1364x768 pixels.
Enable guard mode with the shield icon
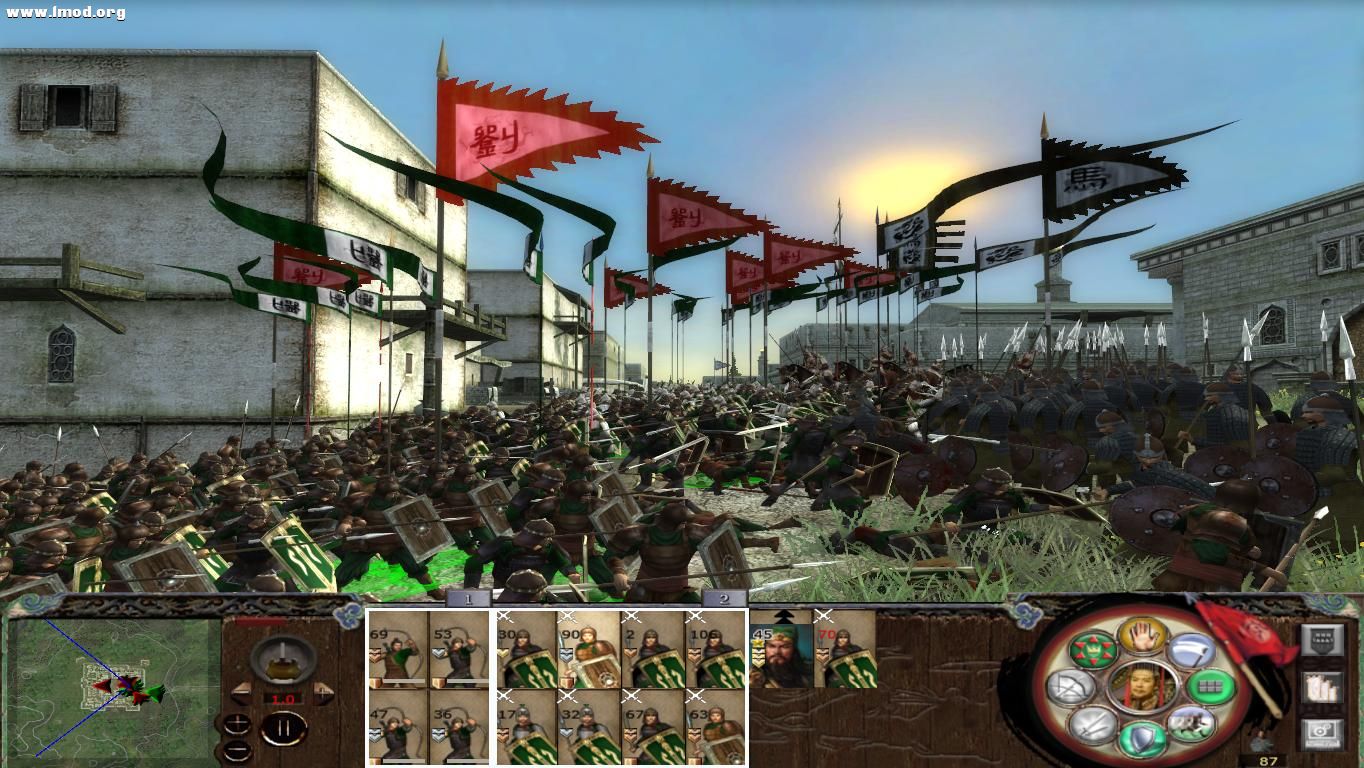coord(1140,737)
